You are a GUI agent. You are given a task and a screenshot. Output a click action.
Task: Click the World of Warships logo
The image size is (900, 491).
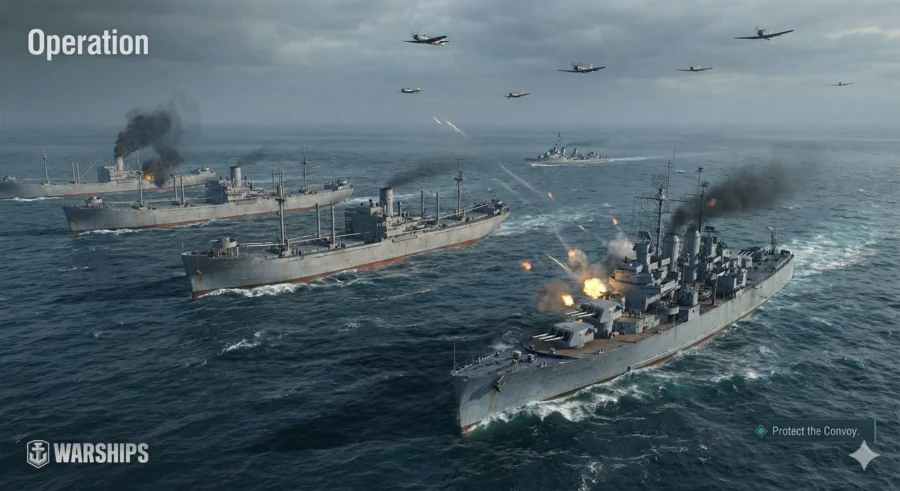click(87, 453)
